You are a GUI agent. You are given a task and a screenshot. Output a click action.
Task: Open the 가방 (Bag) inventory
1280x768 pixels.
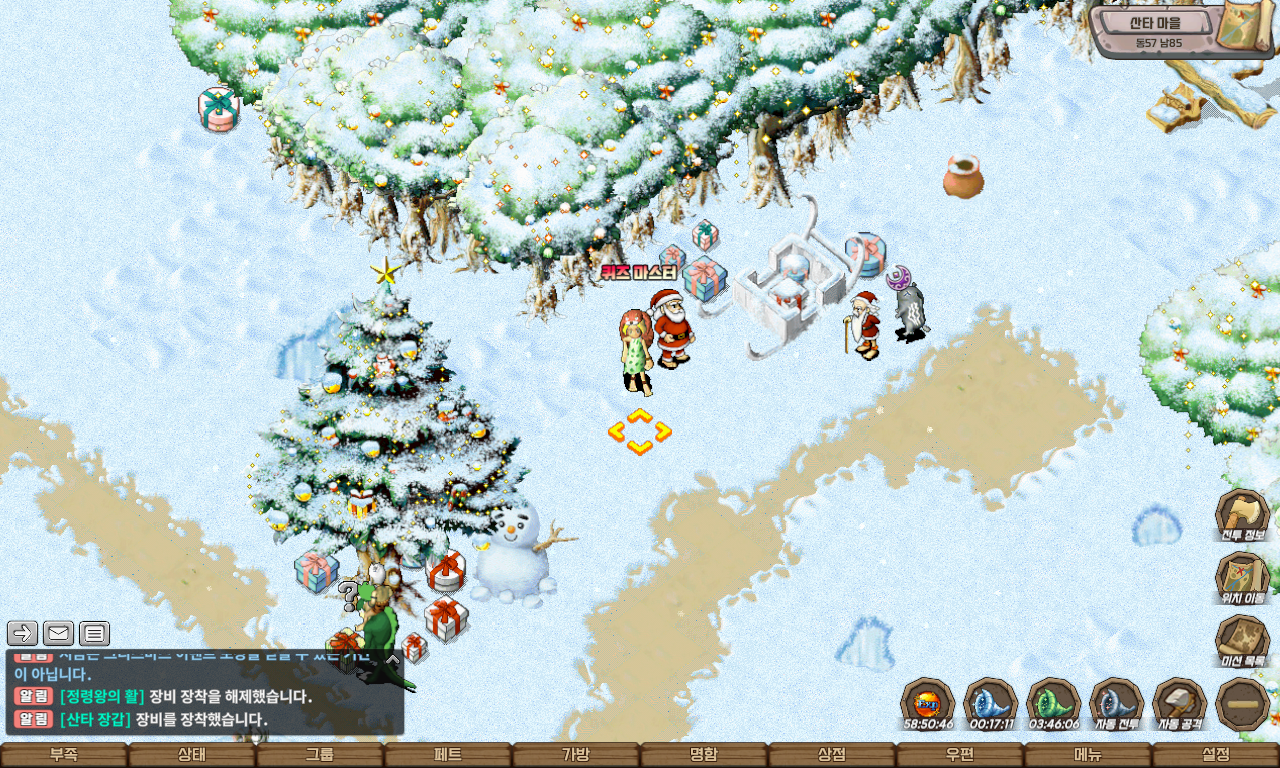click(x=576, y=755)
